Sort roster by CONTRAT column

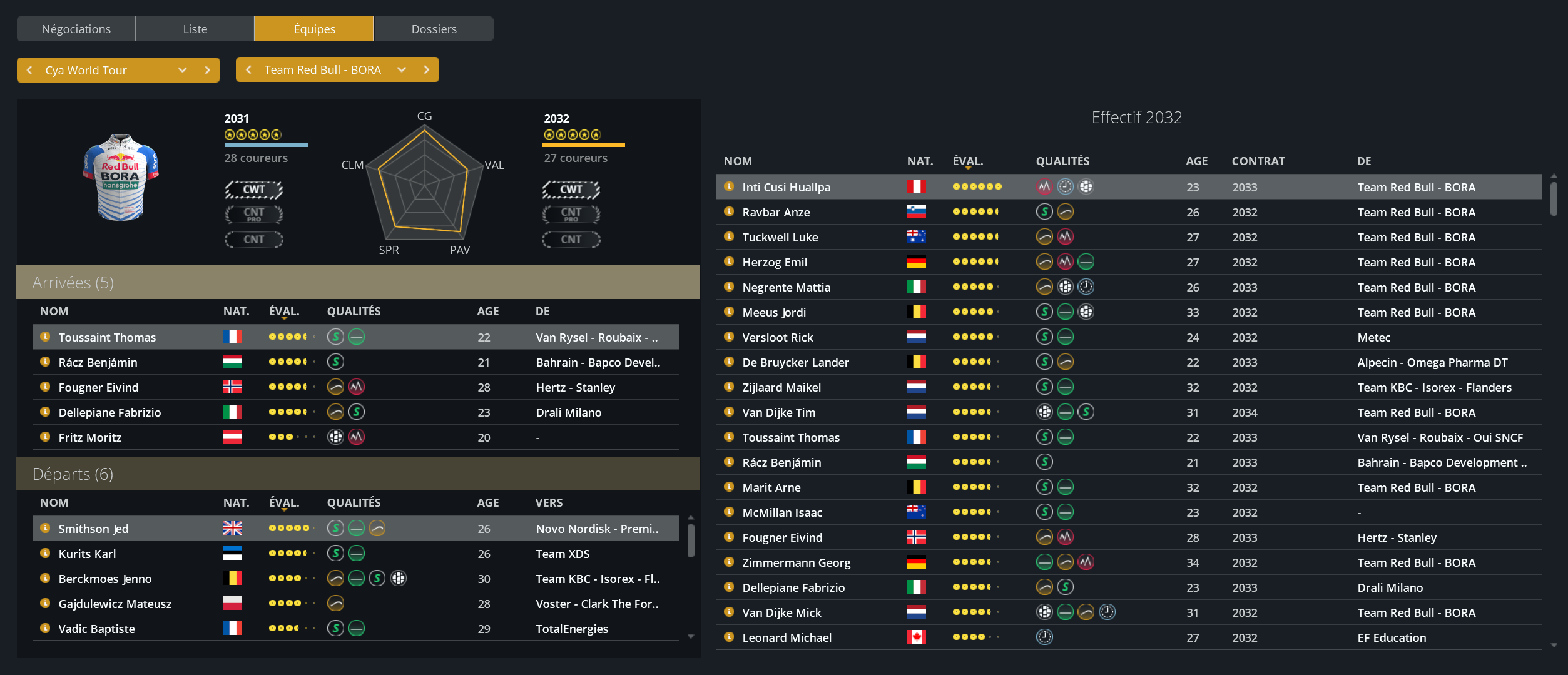(x=1258, y=161)
